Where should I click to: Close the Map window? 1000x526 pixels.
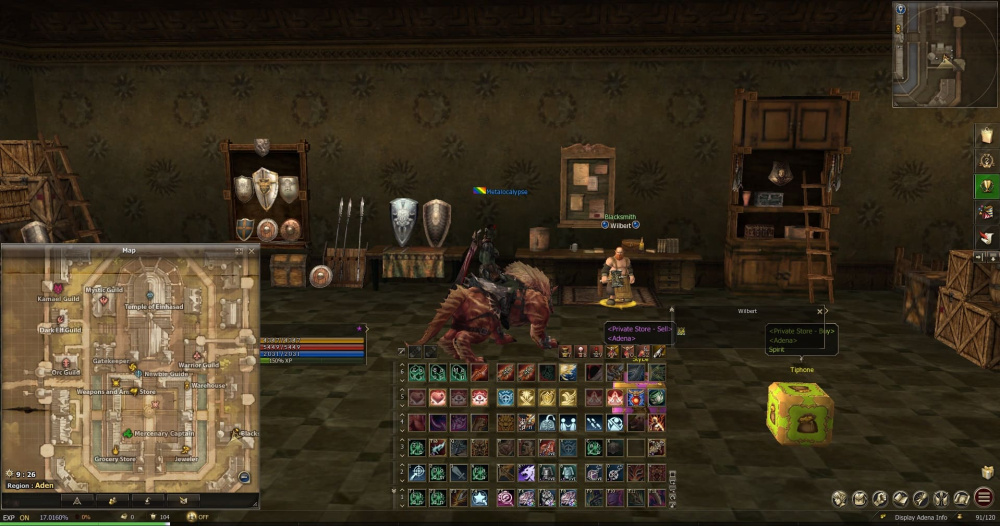252,250
